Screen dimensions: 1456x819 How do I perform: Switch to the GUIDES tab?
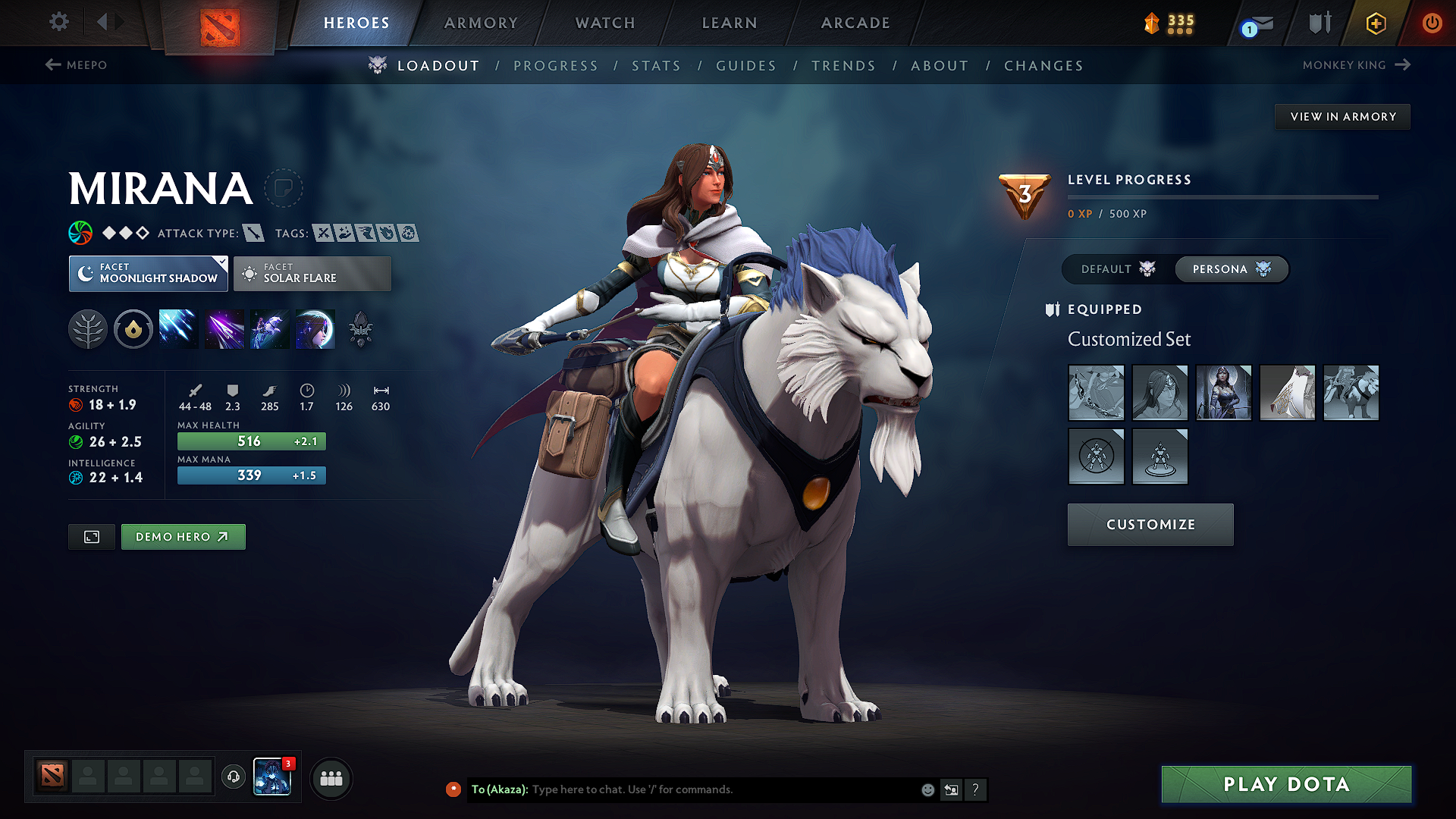pyautogui.click(x=746, y=65)
